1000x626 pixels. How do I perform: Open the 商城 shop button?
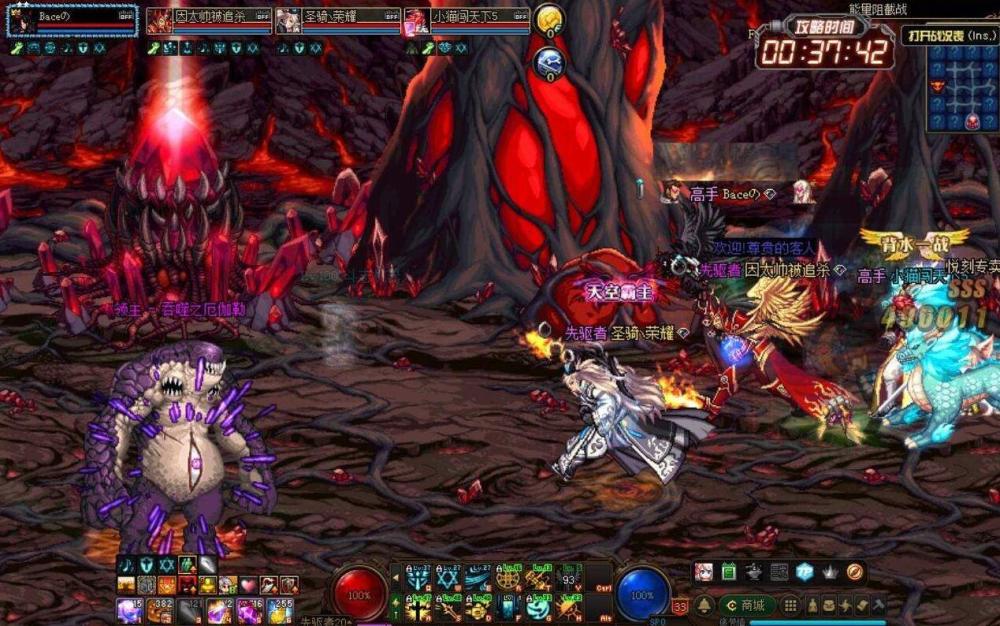pyautogui.click(x=746, y=605)
